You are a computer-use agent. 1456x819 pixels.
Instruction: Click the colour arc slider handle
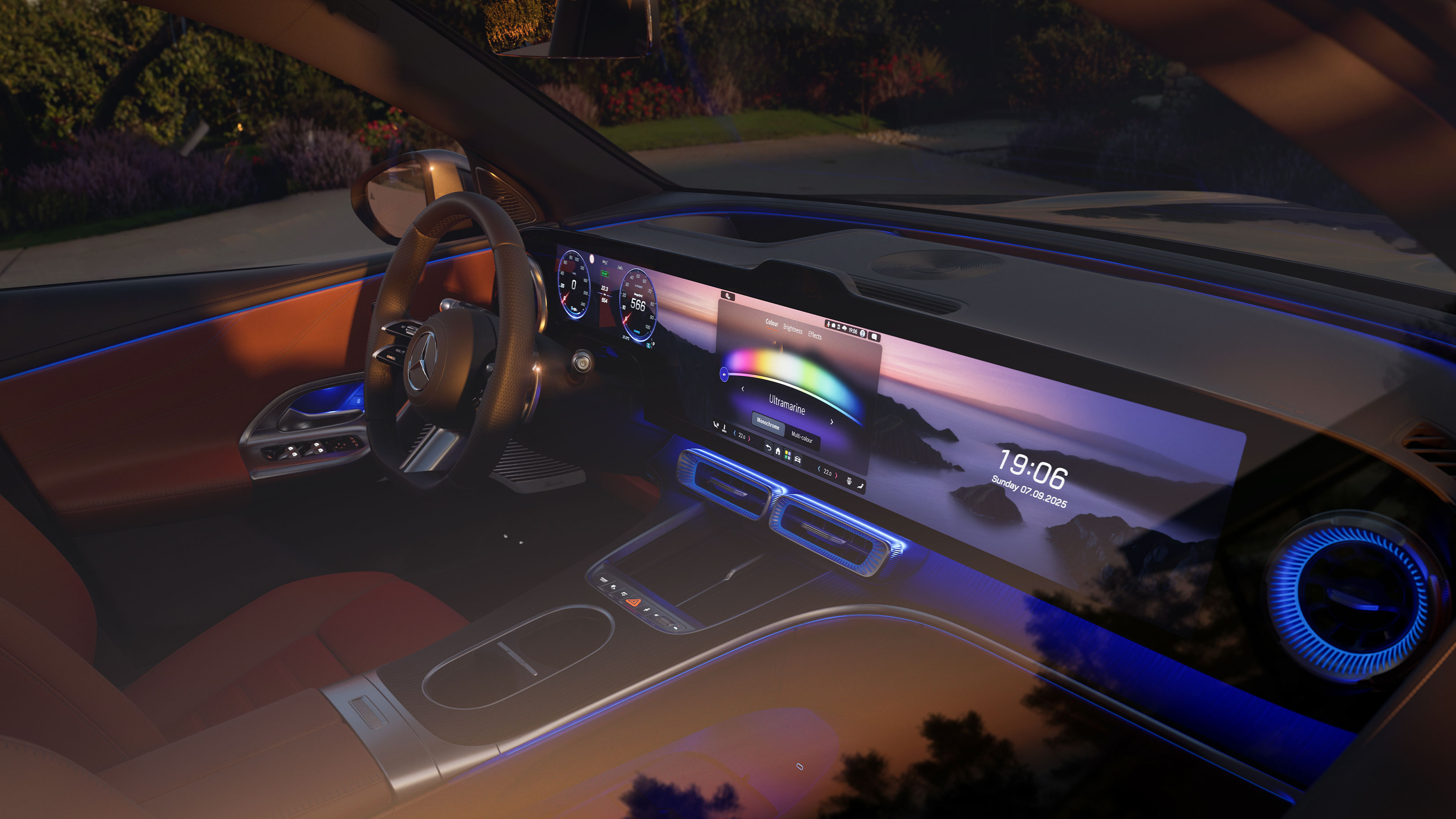pyautogui.click(x=724, y=374)
